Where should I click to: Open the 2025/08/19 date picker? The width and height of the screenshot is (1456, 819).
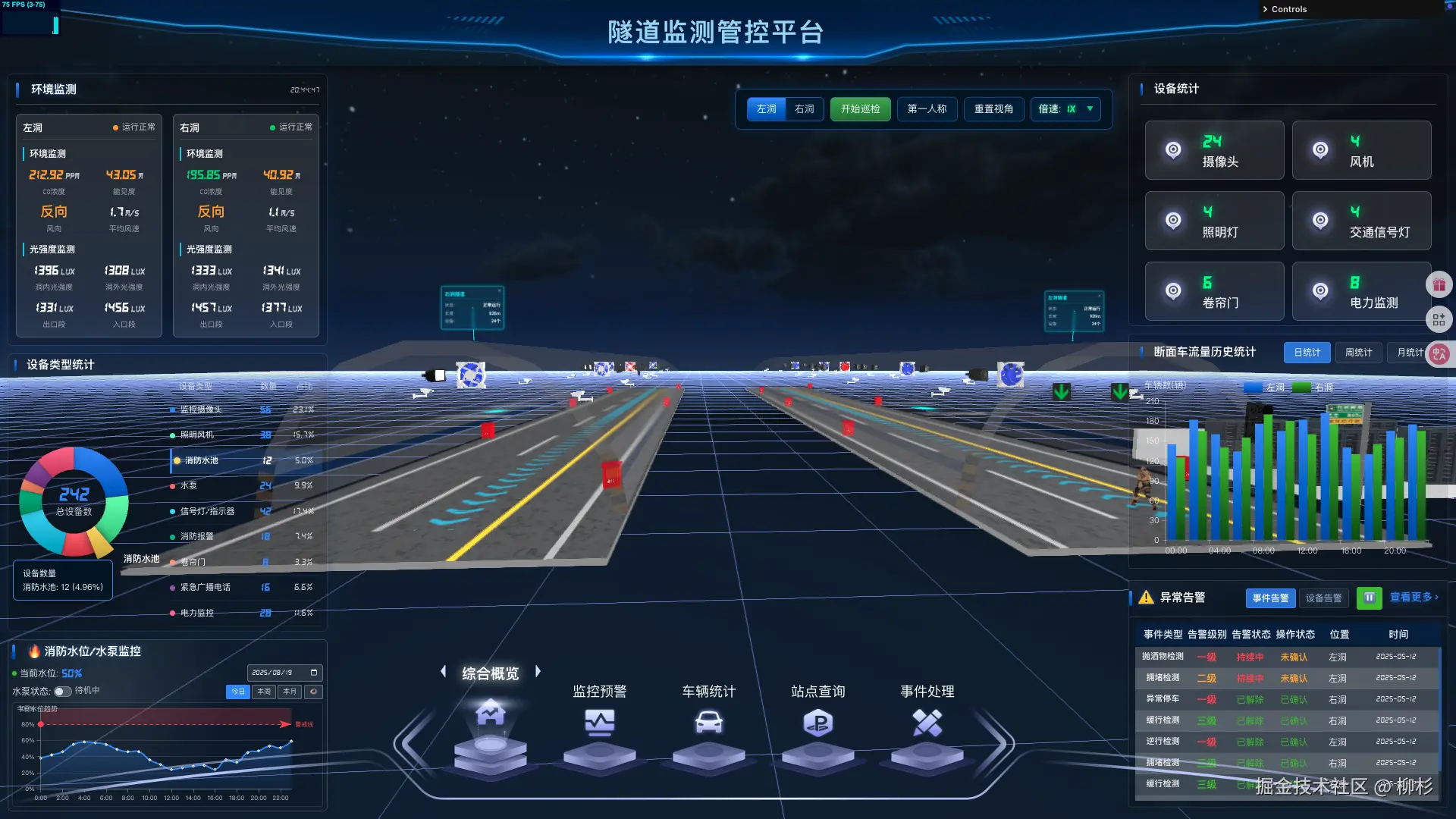click(x=284, y=673)
